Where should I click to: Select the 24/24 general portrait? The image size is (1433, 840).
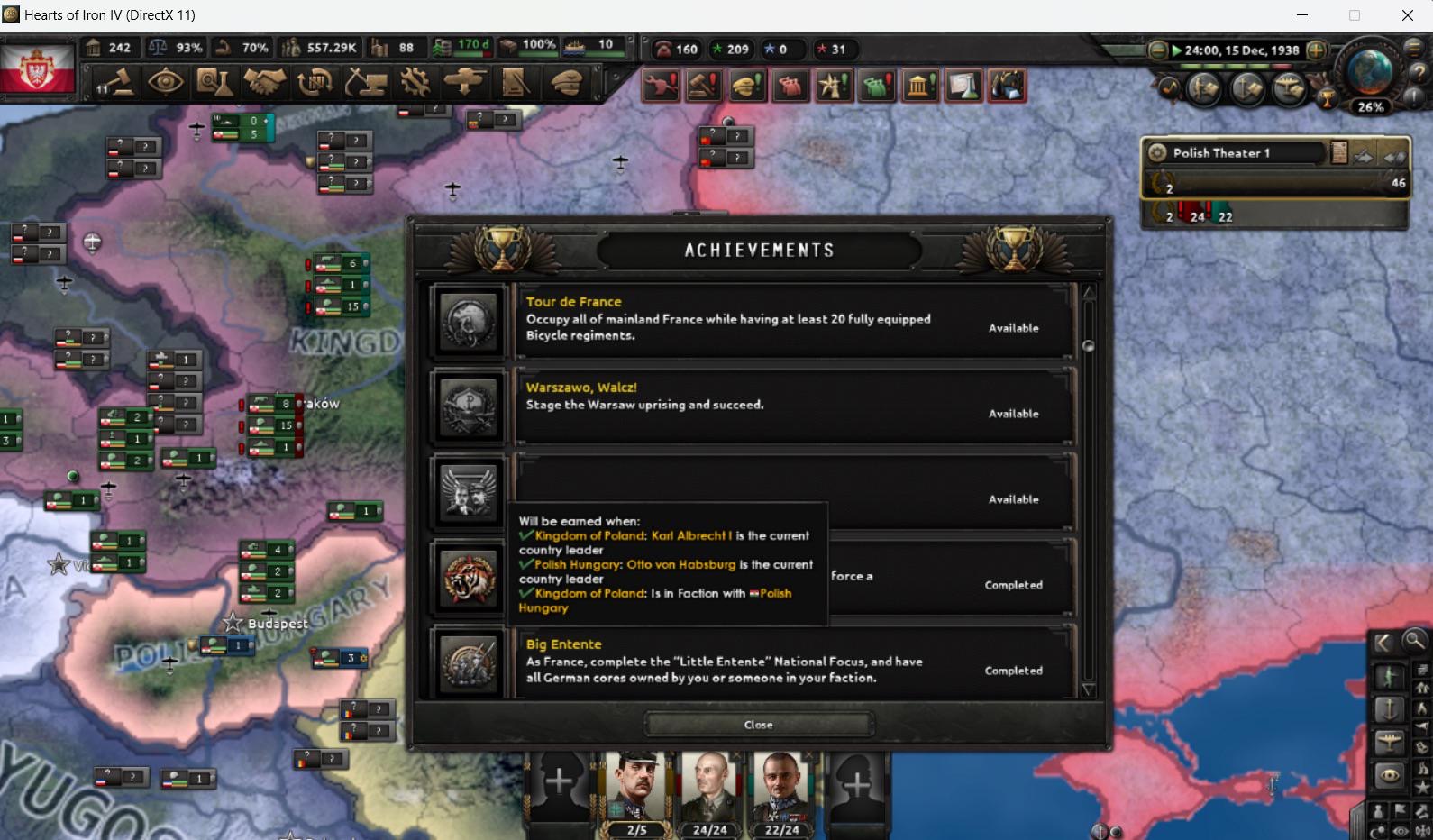click(710, 793)
